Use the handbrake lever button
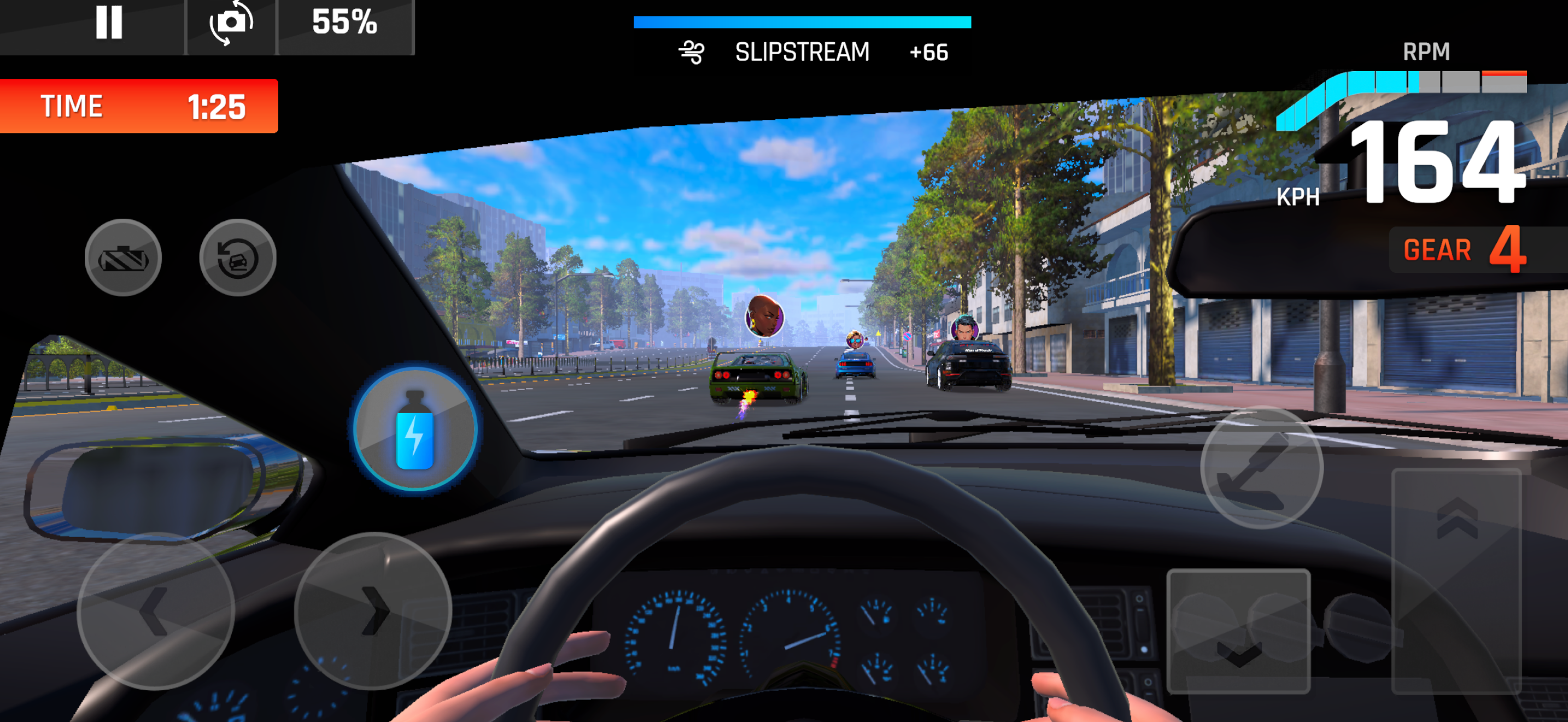This screenshot has height=722, width=1568. [x=1261, y=468]
